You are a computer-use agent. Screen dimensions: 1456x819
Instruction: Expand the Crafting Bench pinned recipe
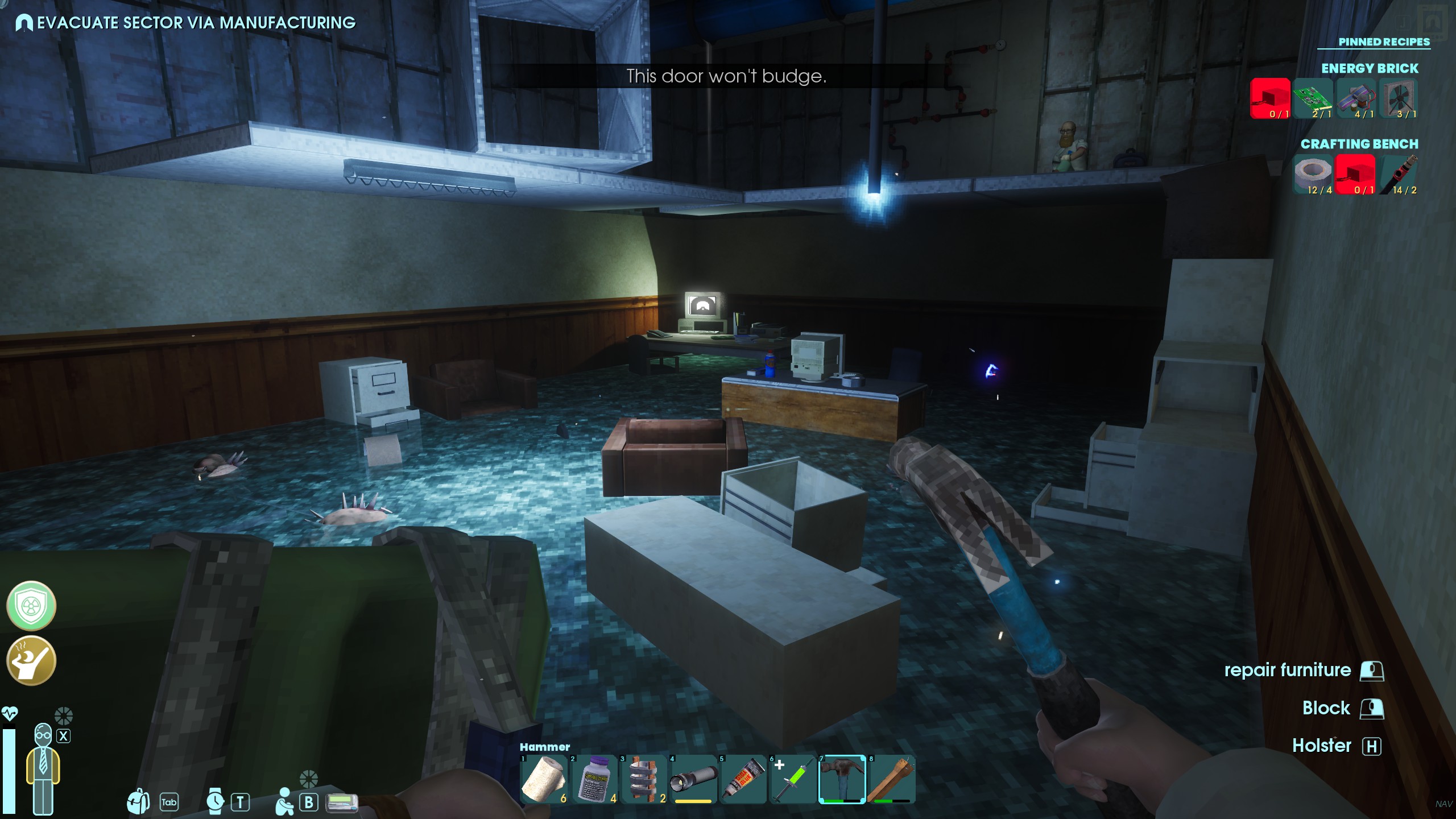[1359, 144]
